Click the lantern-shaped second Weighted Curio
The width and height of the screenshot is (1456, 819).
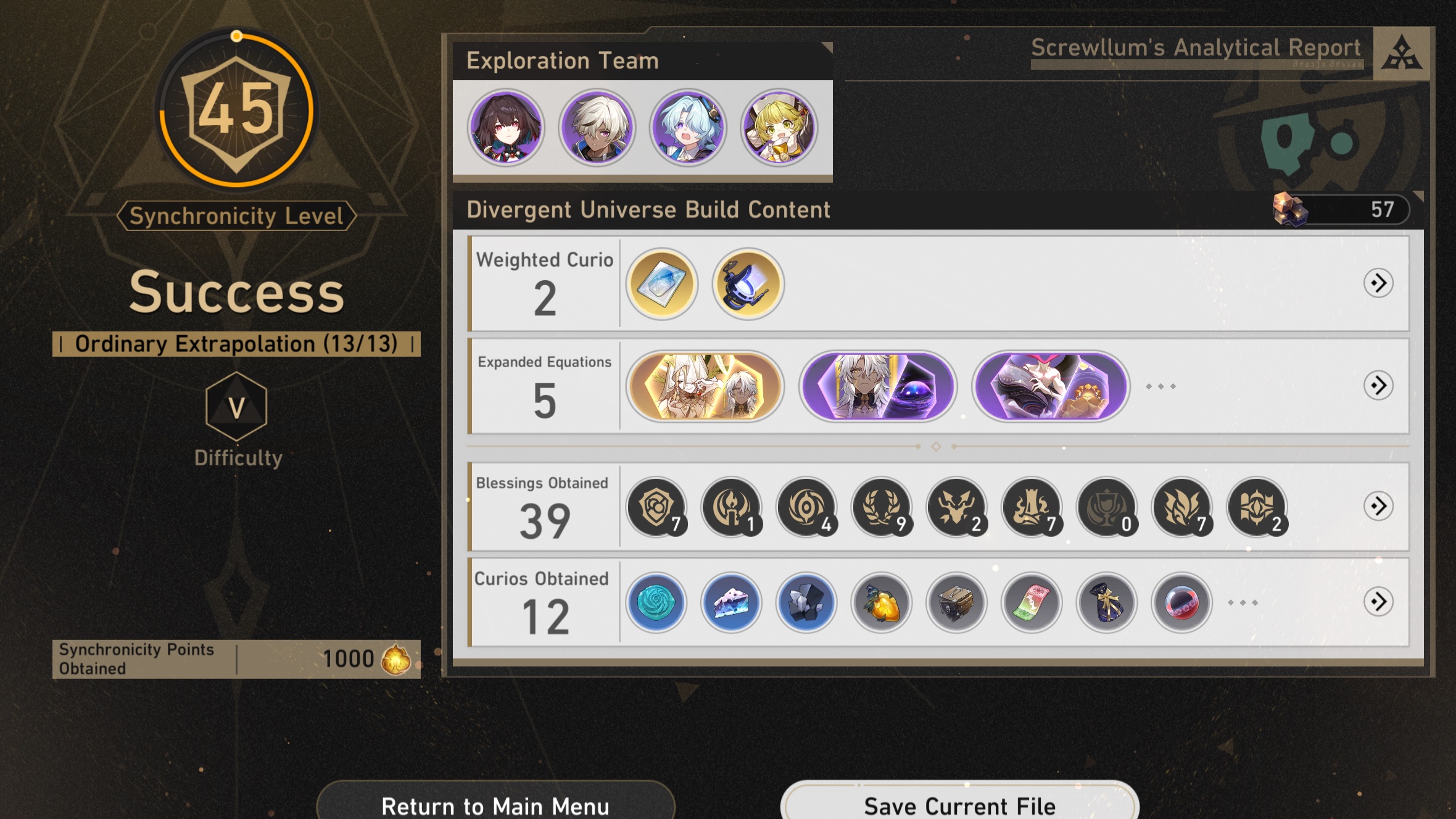point(747,283)
